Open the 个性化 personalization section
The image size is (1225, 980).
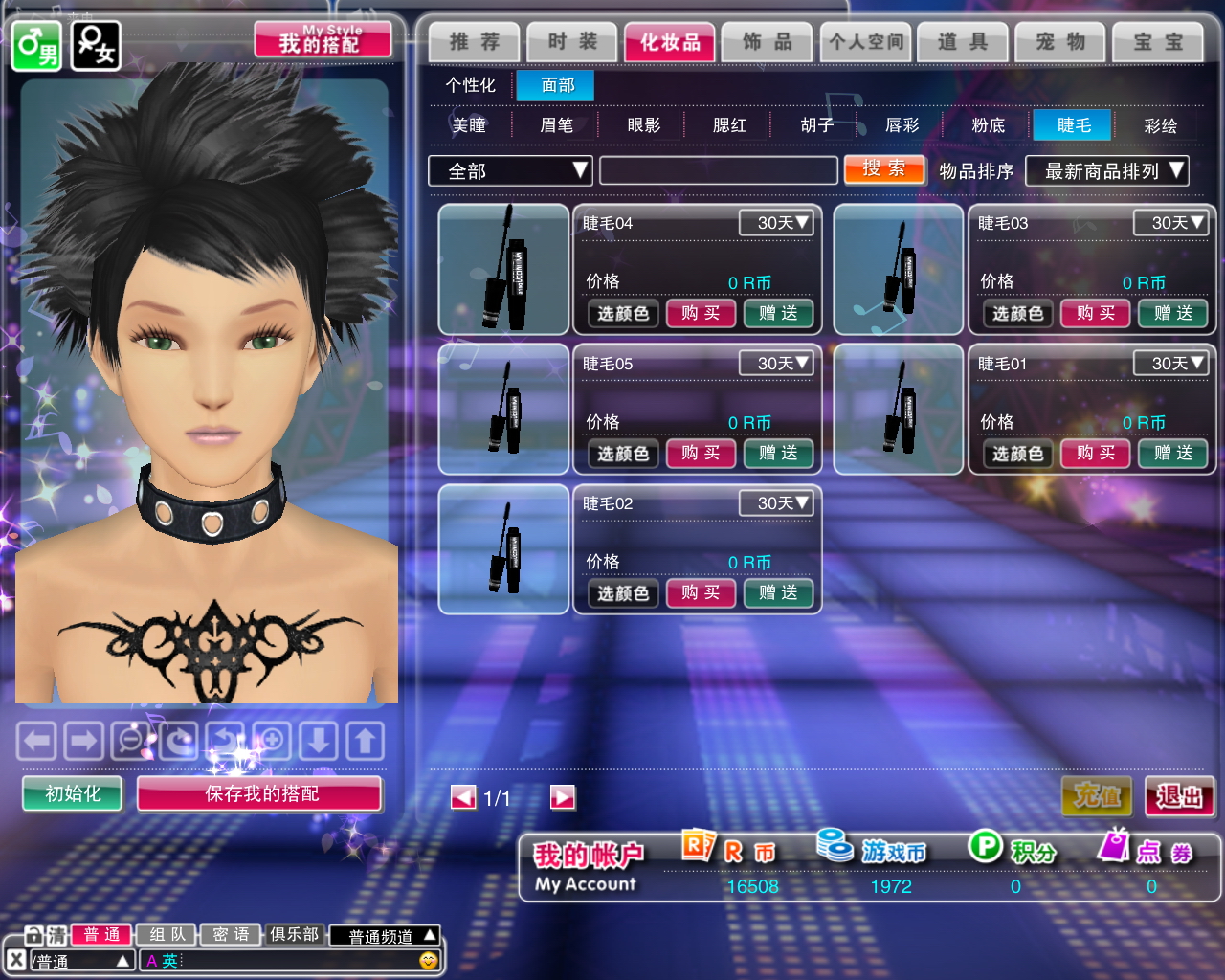(470, 85)
